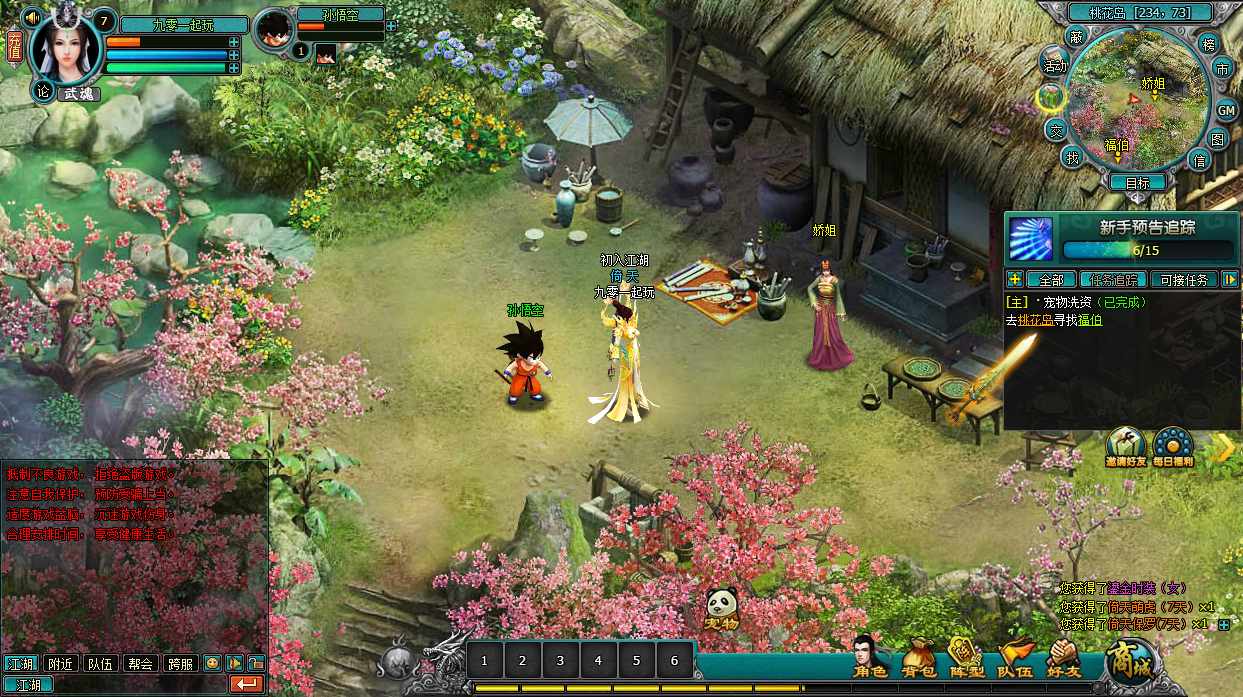This screenshot has height=697, width=1243.
Task: Send chat with the orange enter button
Action: pyautogui.click(x=246, y=685)
